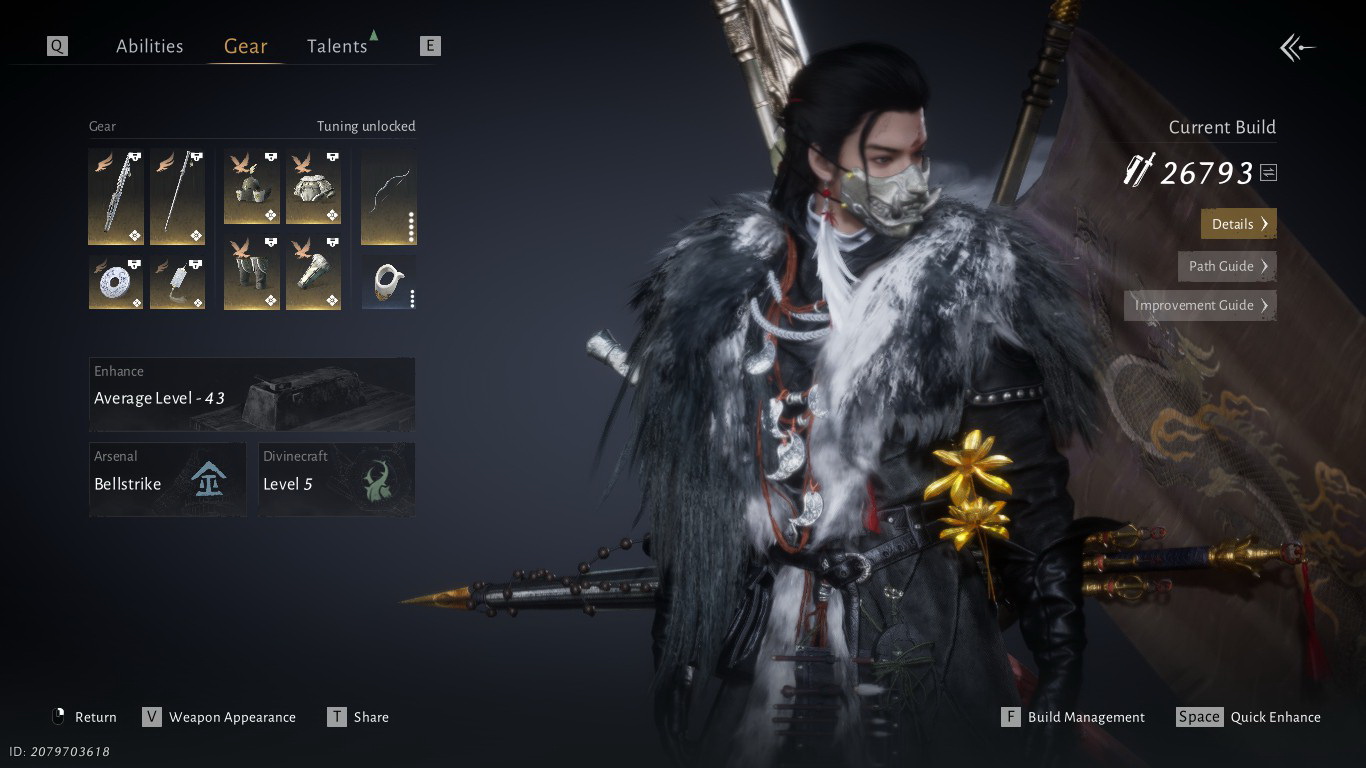Choose the bracer armor slot

click(x=314, y=273)
